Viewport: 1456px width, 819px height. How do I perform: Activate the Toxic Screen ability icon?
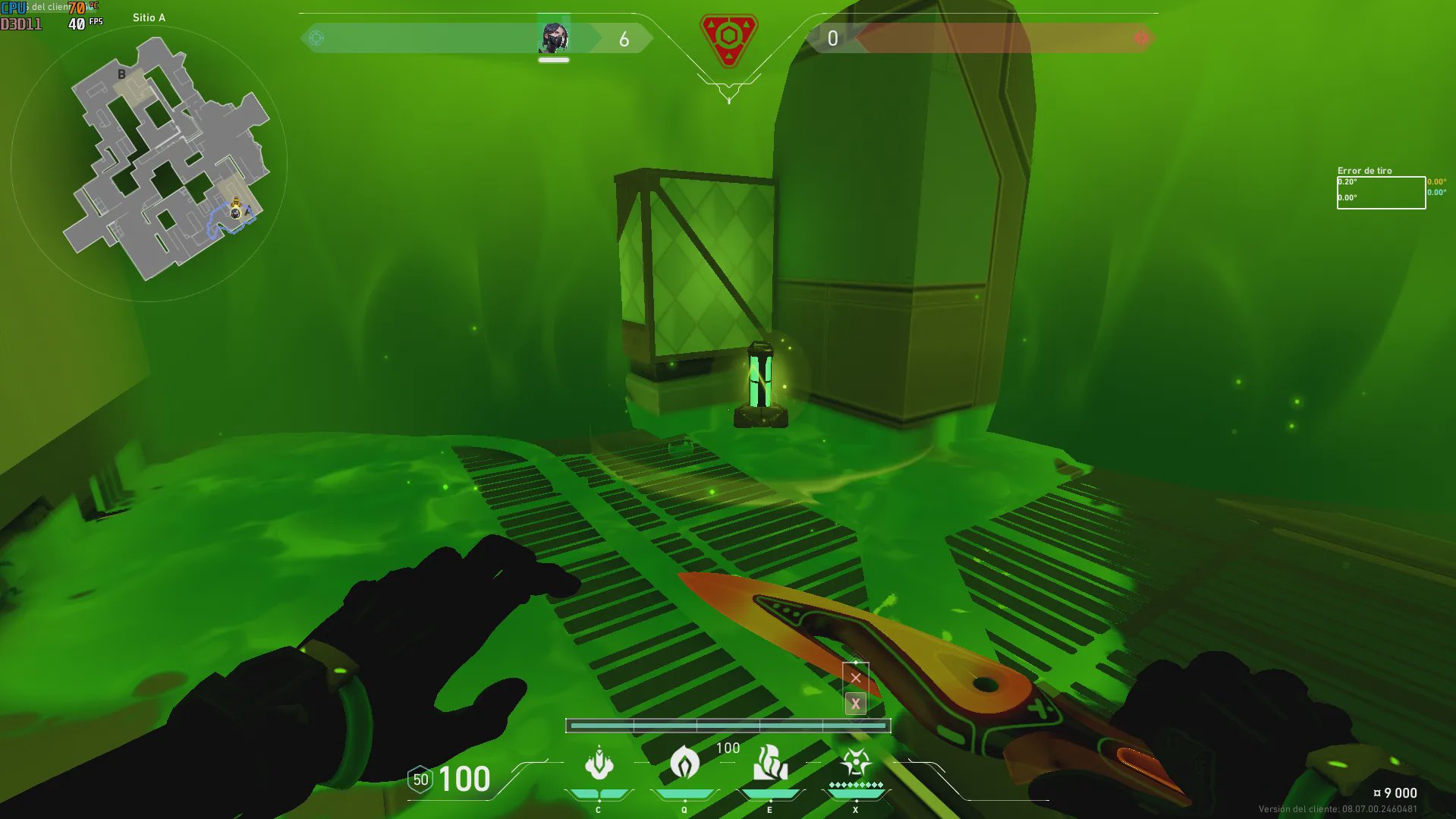pos(770,764)
